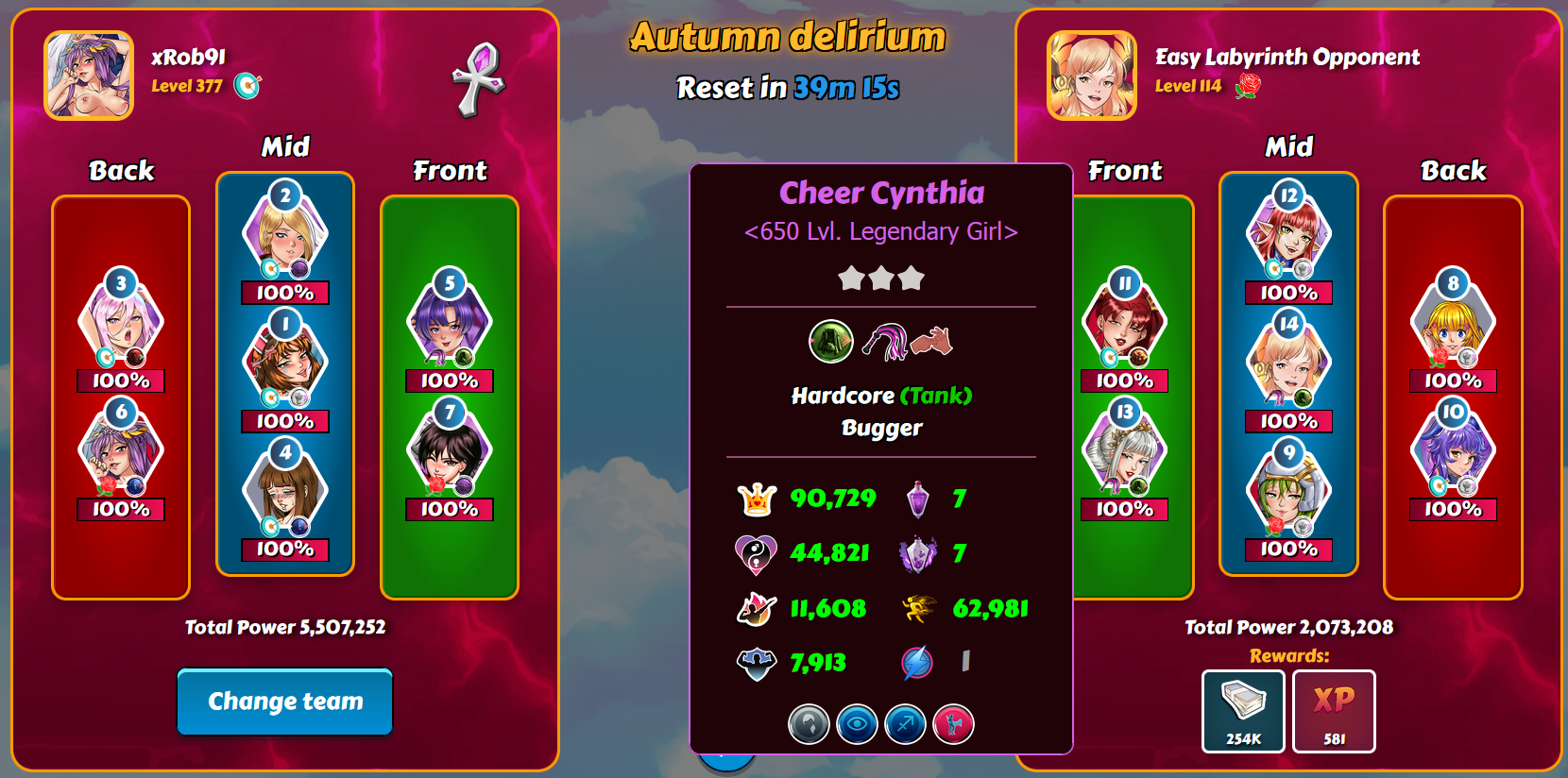Select front-row girl number 5

point(450,324)
